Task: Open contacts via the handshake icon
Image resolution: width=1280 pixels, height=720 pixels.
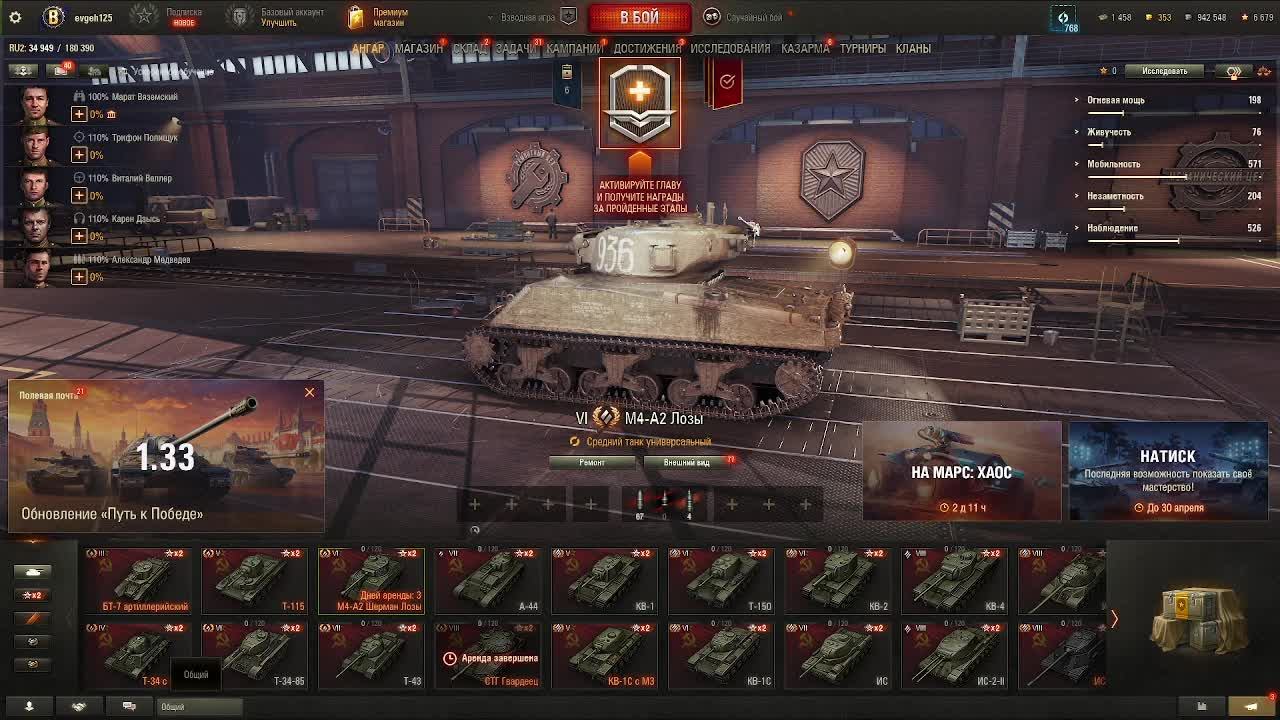Action: point(78,706)
